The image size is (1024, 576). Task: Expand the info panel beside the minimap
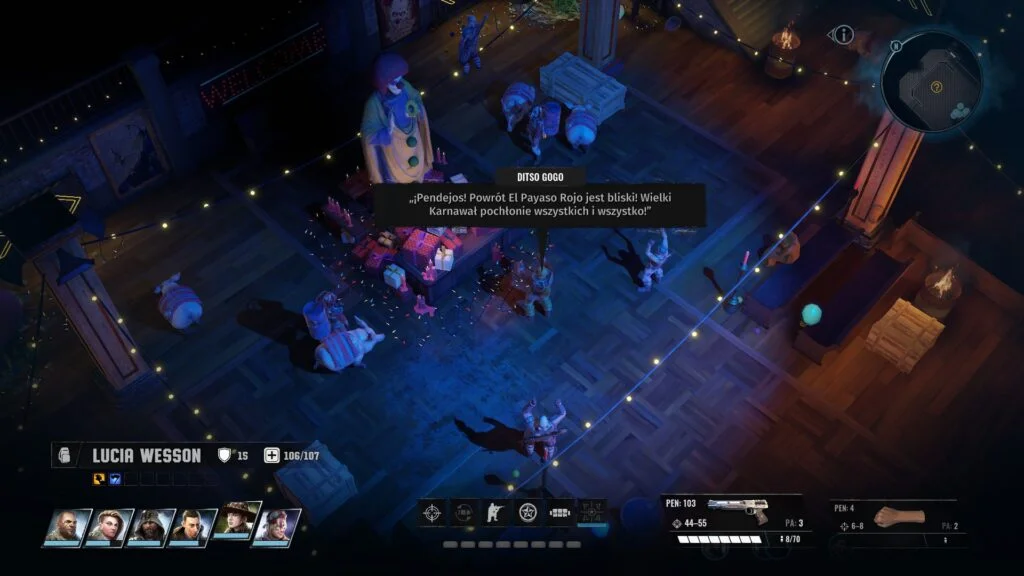843,35
